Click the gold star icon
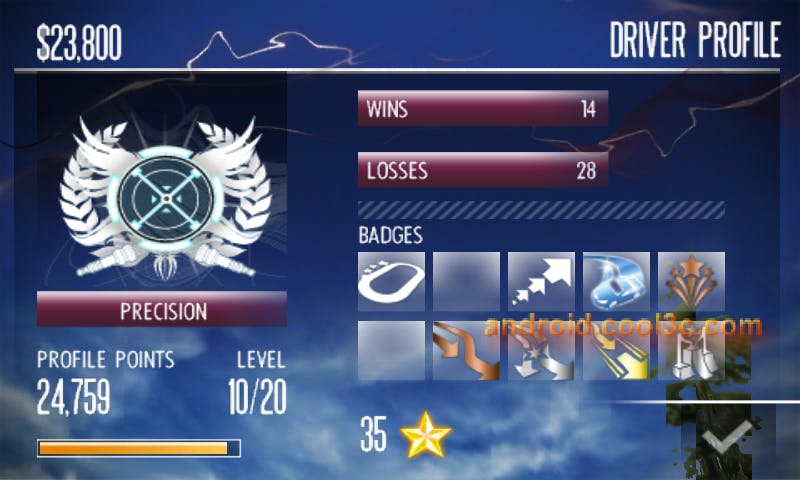Viewport: 800px width, 480px height. tap(426, 436)
